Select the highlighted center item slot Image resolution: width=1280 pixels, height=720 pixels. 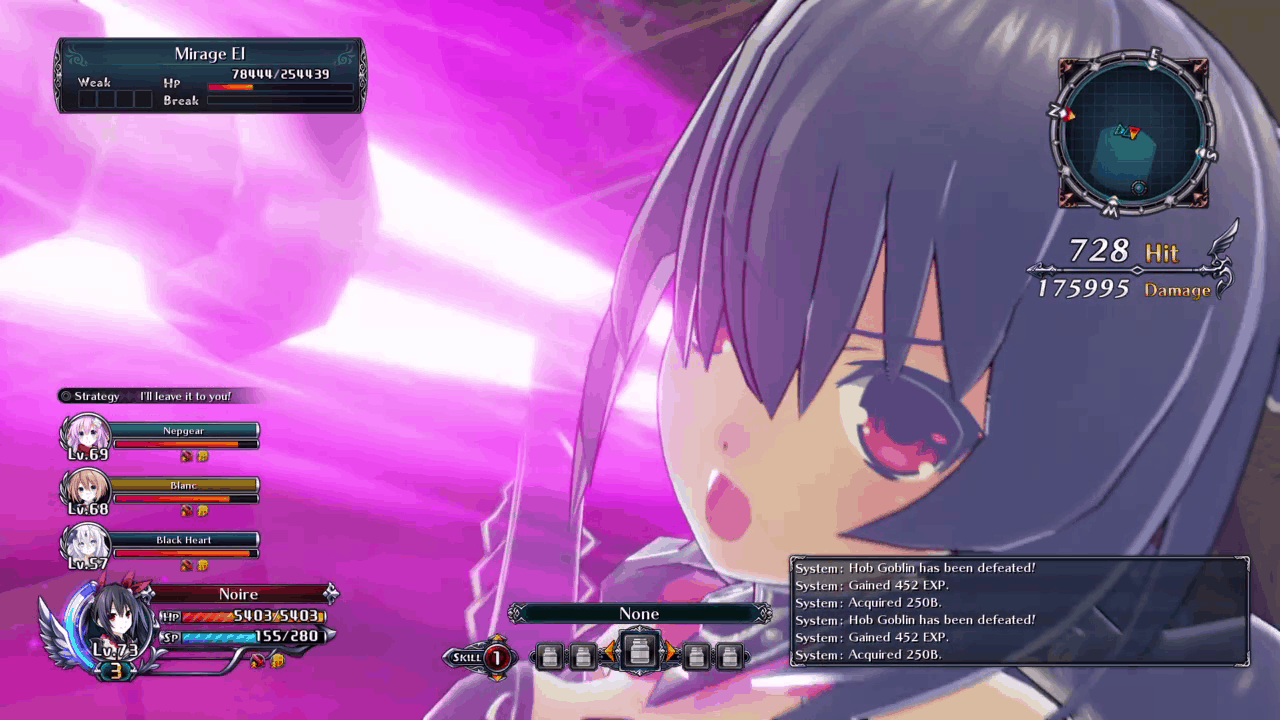639,654
